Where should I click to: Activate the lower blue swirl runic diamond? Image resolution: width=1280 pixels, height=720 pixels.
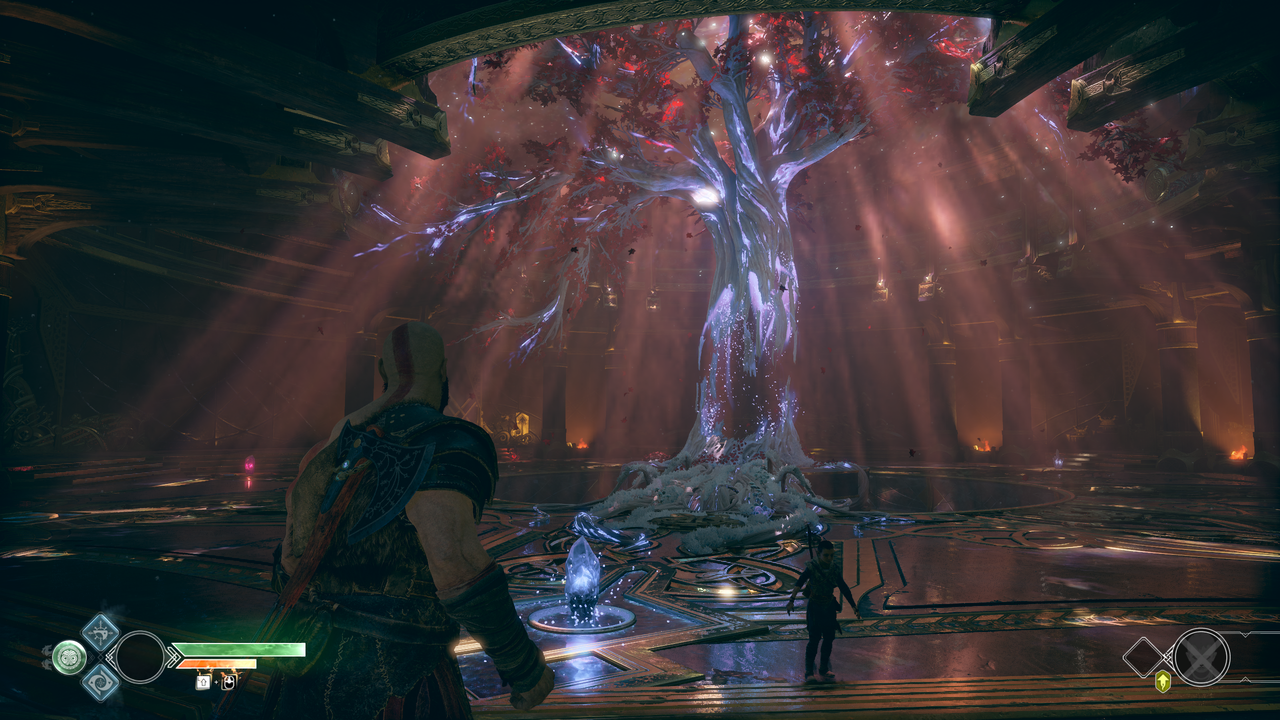[100, 682]
